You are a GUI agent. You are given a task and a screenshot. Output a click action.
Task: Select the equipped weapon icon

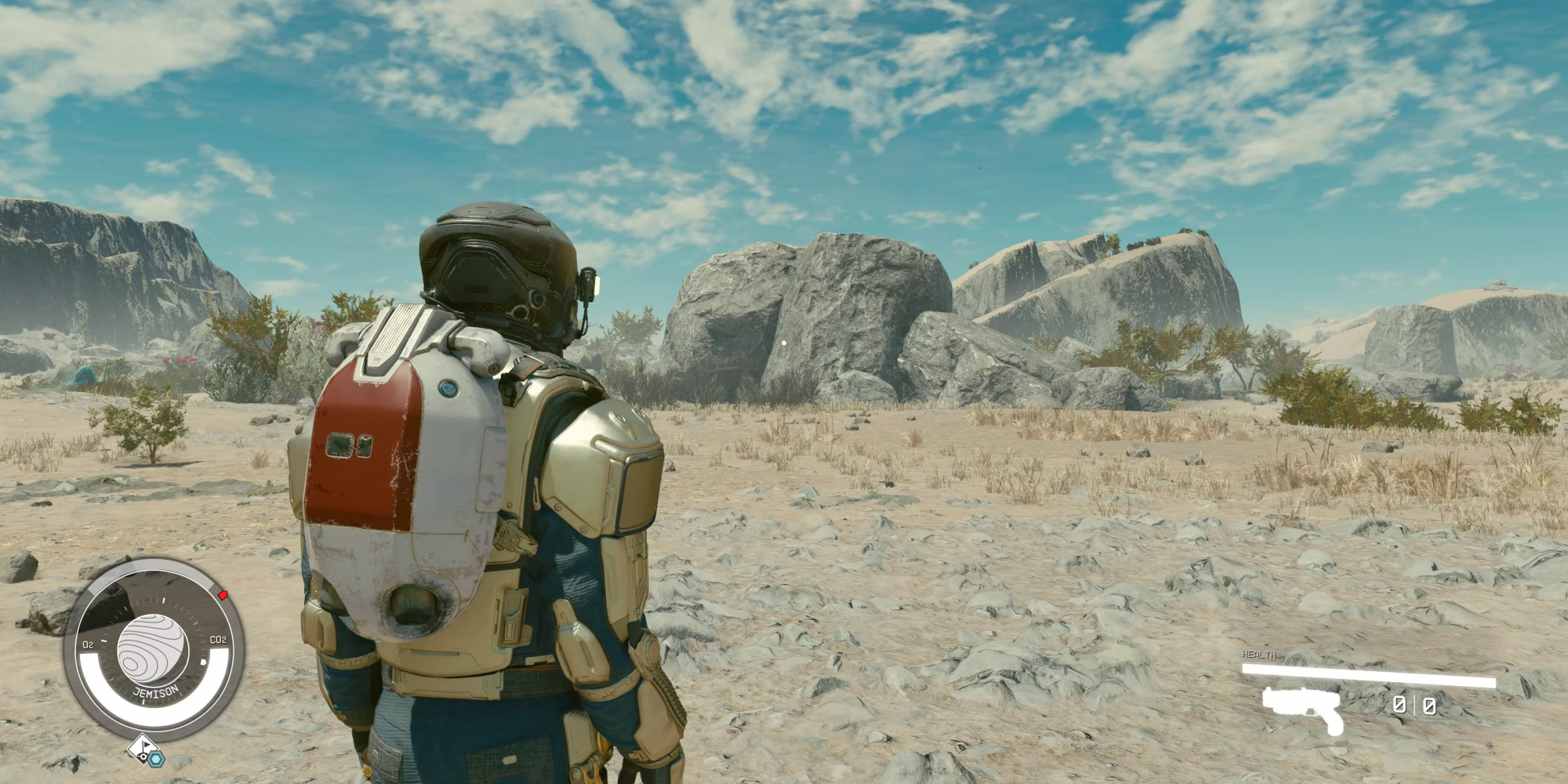(x=1303, y=708)
